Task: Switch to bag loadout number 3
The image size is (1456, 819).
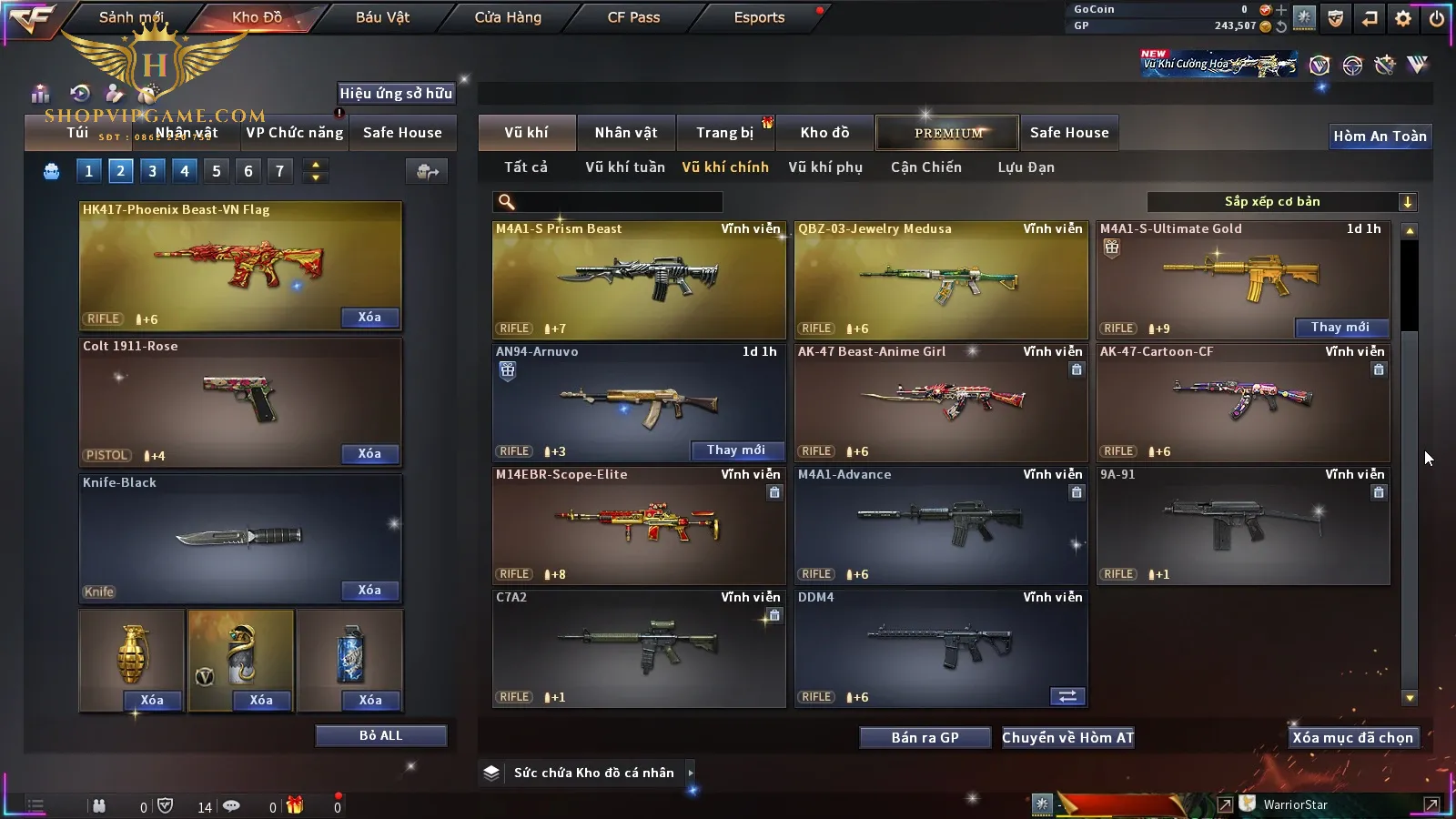Action: tap(152, 171)
